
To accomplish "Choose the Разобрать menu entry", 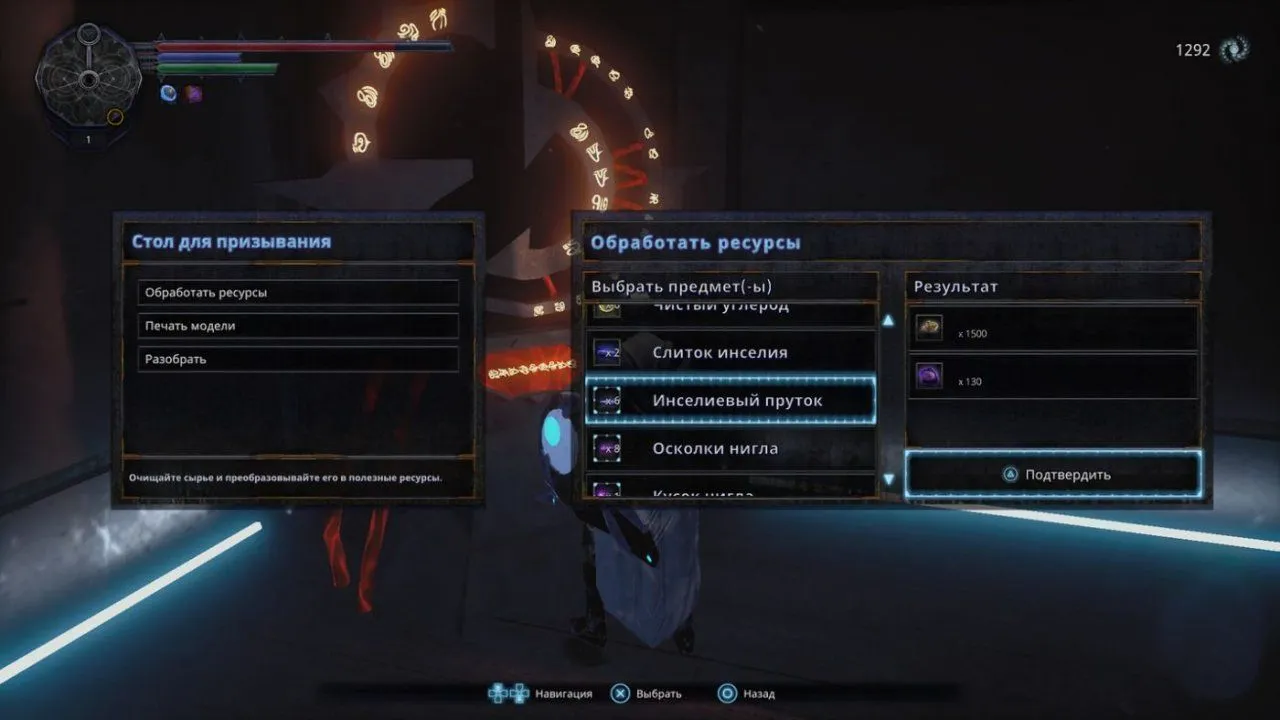I will 297,359.
